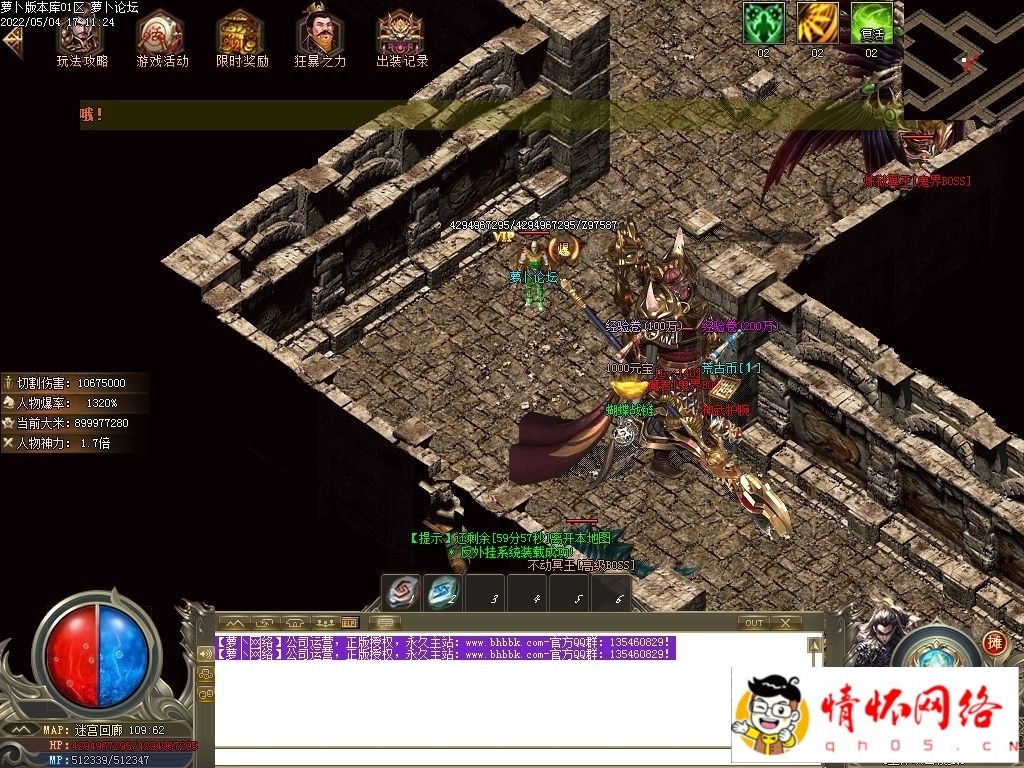Toggle the chat sound speaker button

coord(206,654)
